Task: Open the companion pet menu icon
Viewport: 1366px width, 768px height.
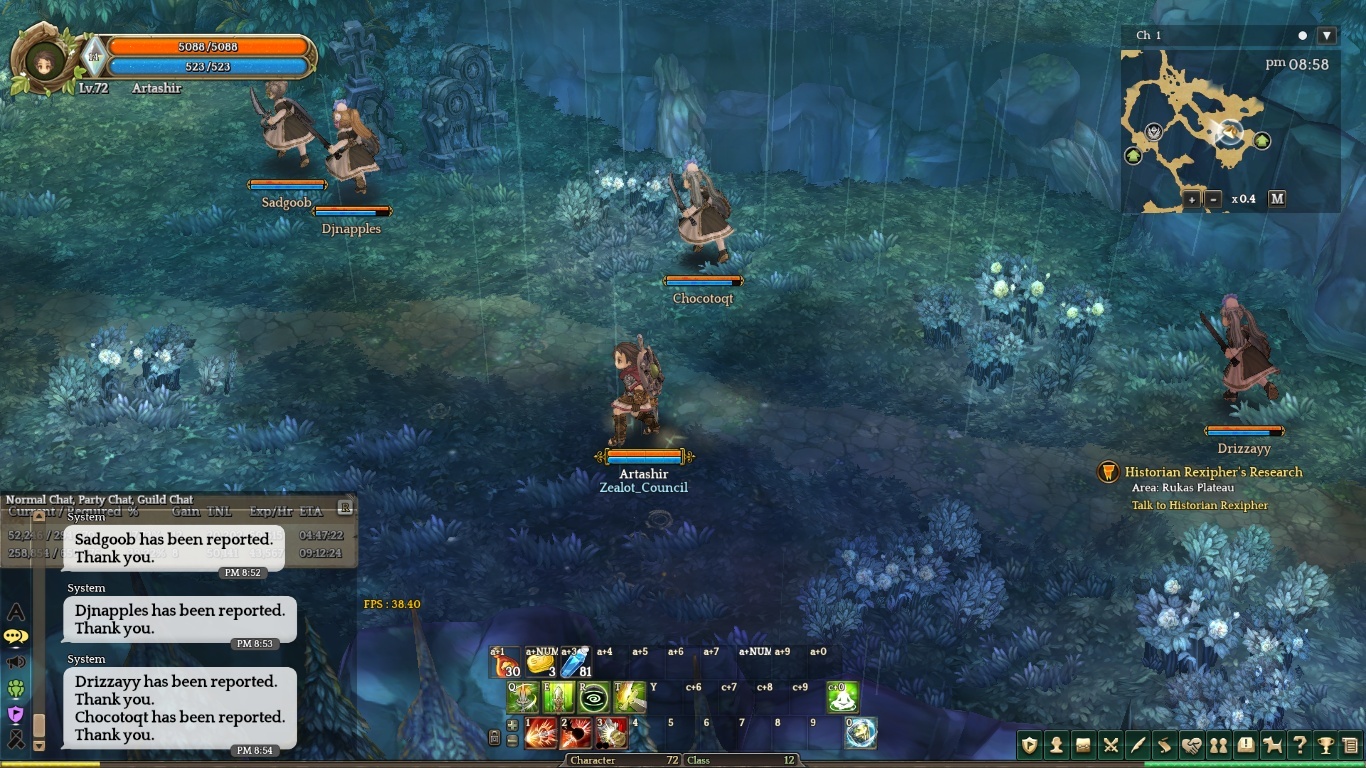Action: (x=1272, y=745)
